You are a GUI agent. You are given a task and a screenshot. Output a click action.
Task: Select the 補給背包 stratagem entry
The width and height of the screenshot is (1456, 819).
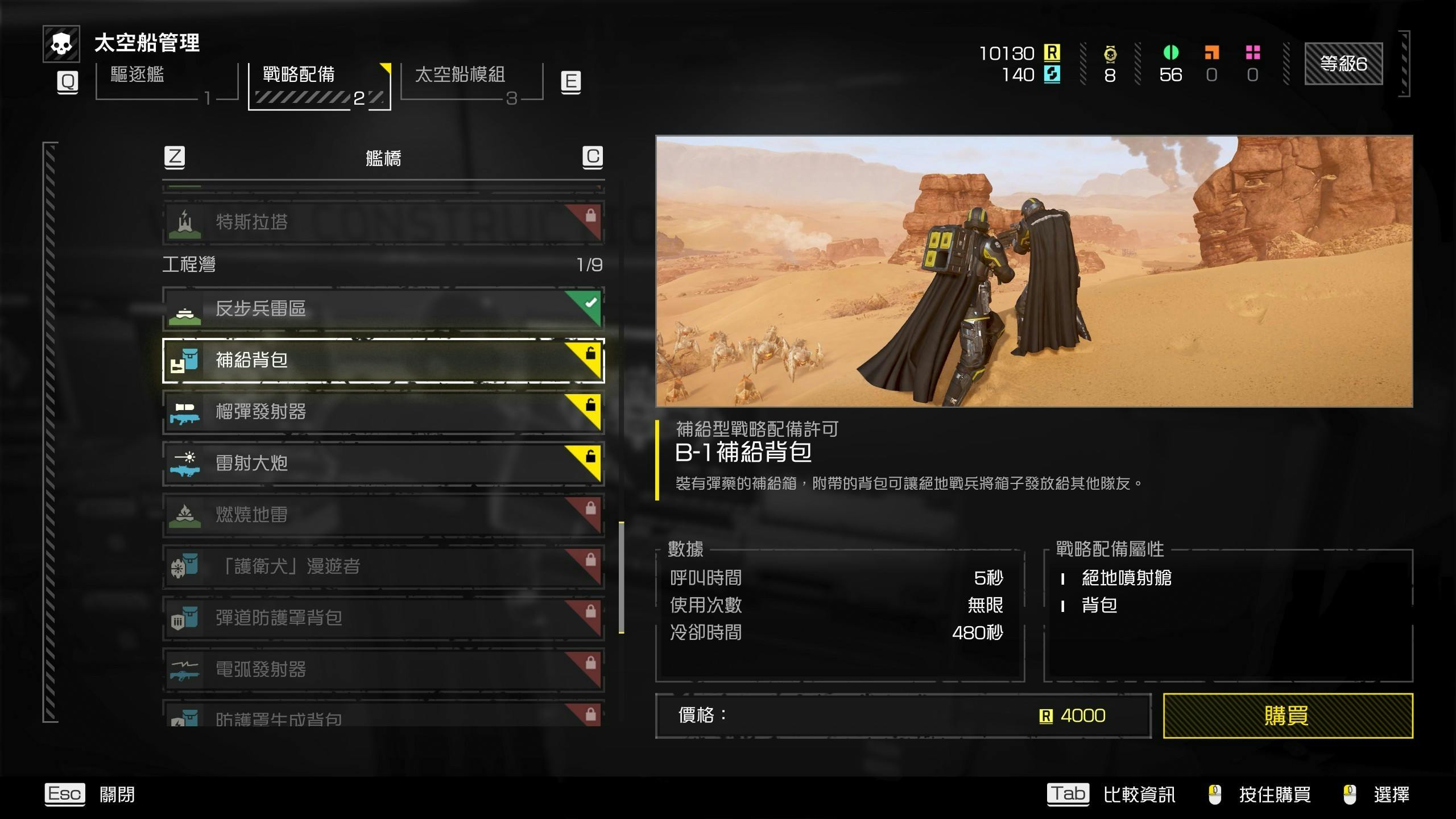pyautogui.click(x=383, y=361)
